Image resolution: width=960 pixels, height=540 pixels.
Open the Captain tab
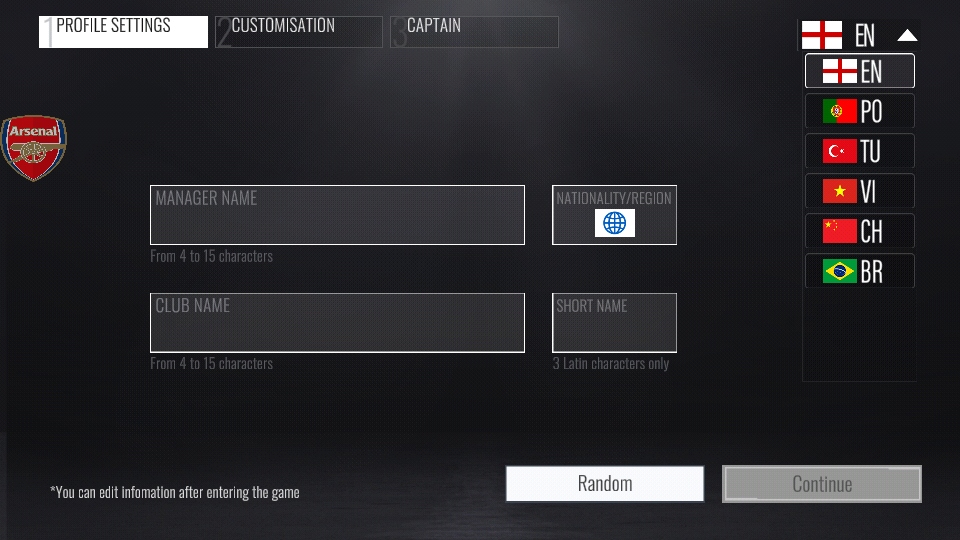tap(474, 31)
